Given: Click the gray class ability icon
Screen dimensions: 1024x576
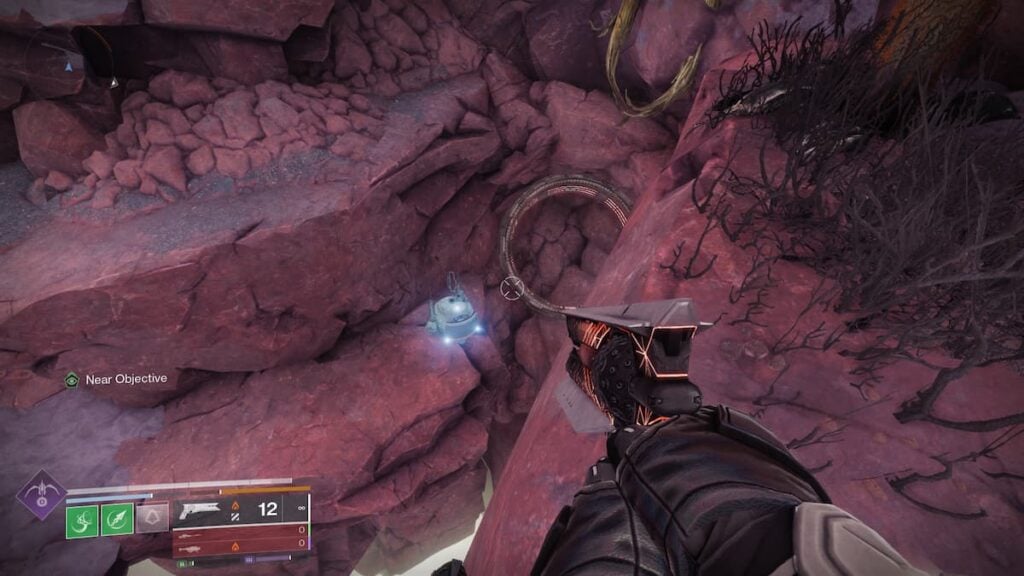Looking at the screenshot, I should coord(152,517).
